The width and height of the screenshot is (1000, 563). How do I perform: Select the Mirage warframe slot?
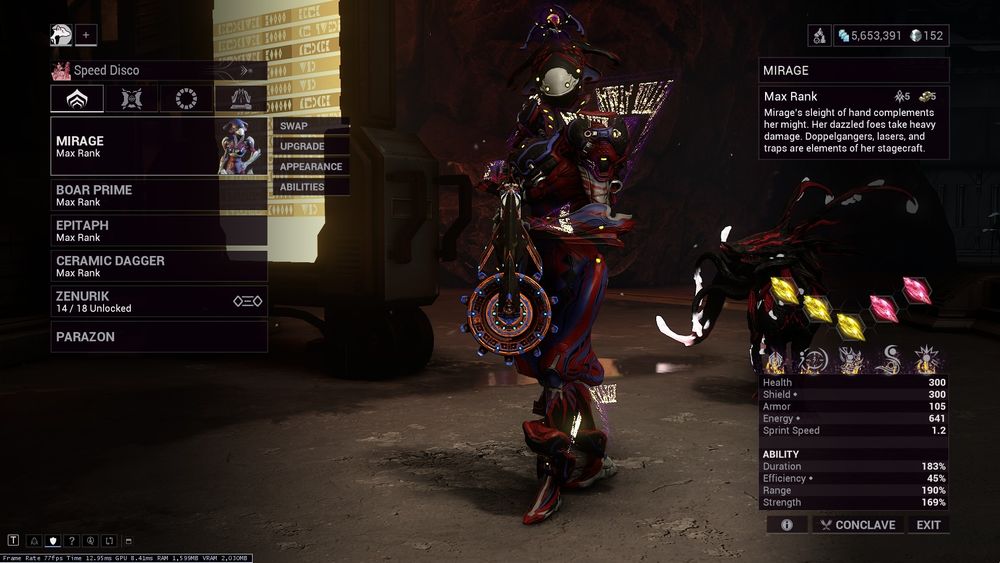(135, 146)
